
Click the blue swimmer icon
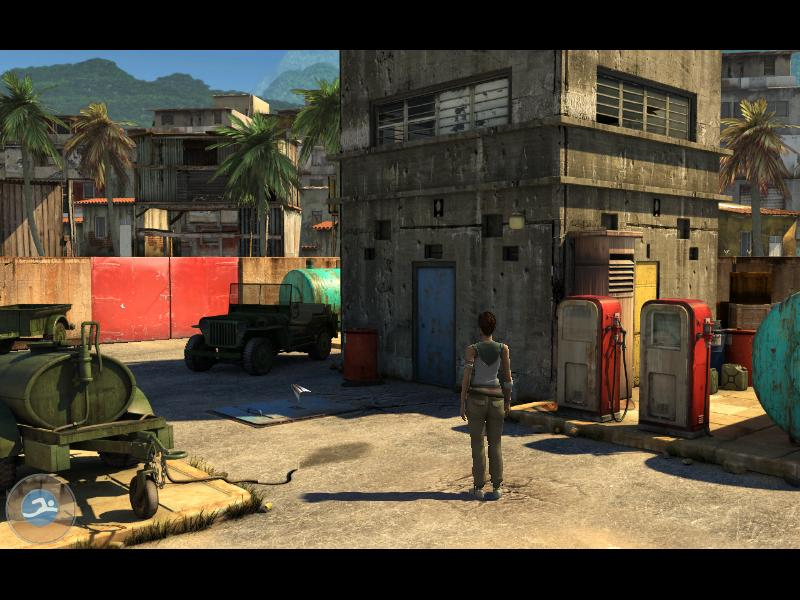tap(41, 507)
